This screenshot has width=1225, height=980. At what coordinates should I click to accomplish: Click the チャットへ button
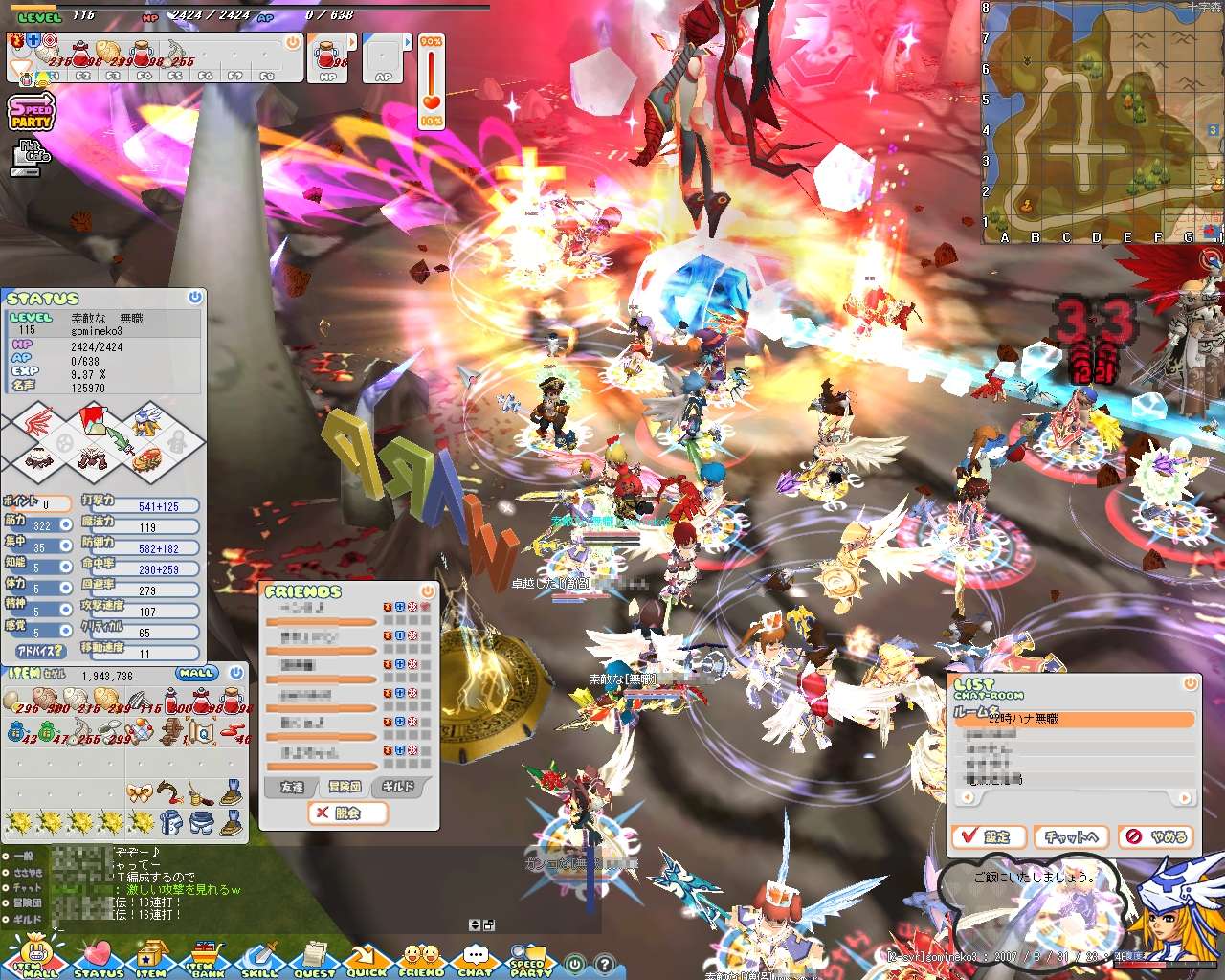point(1071,836)
